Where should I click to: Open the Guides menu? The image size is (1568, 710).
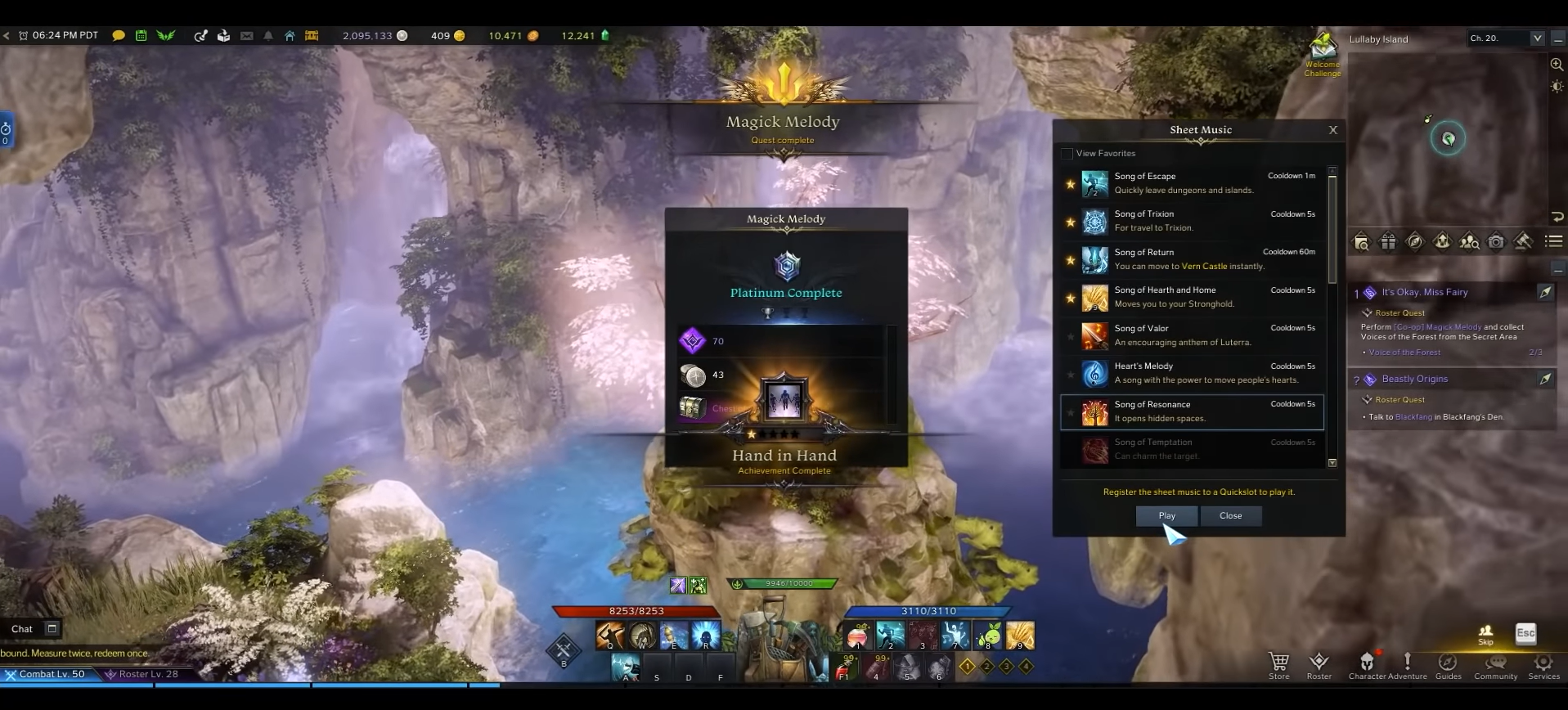(x=1448, y=665)
